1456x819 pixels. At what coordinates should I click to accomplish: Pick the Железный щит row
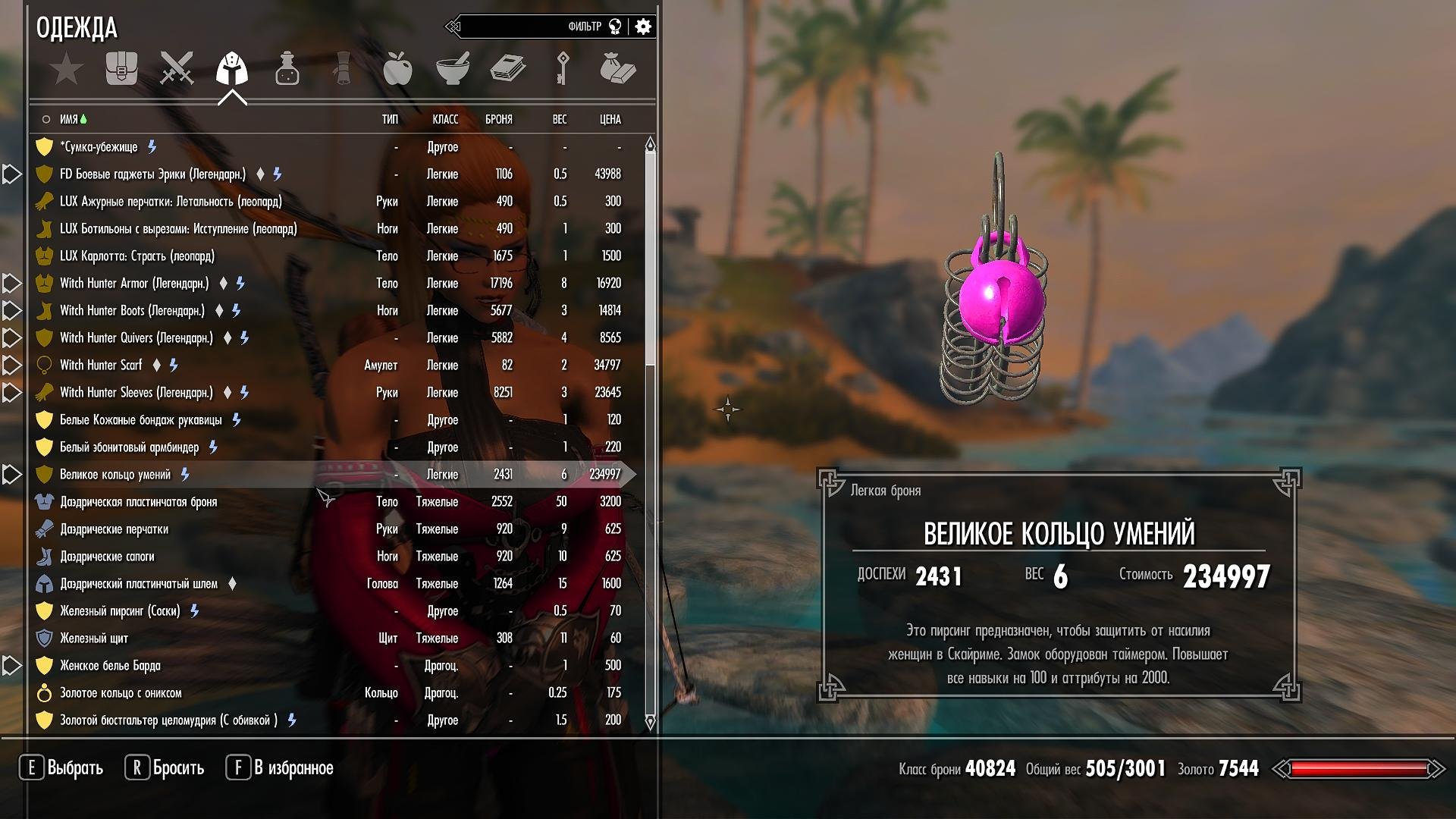pos(94,639)
